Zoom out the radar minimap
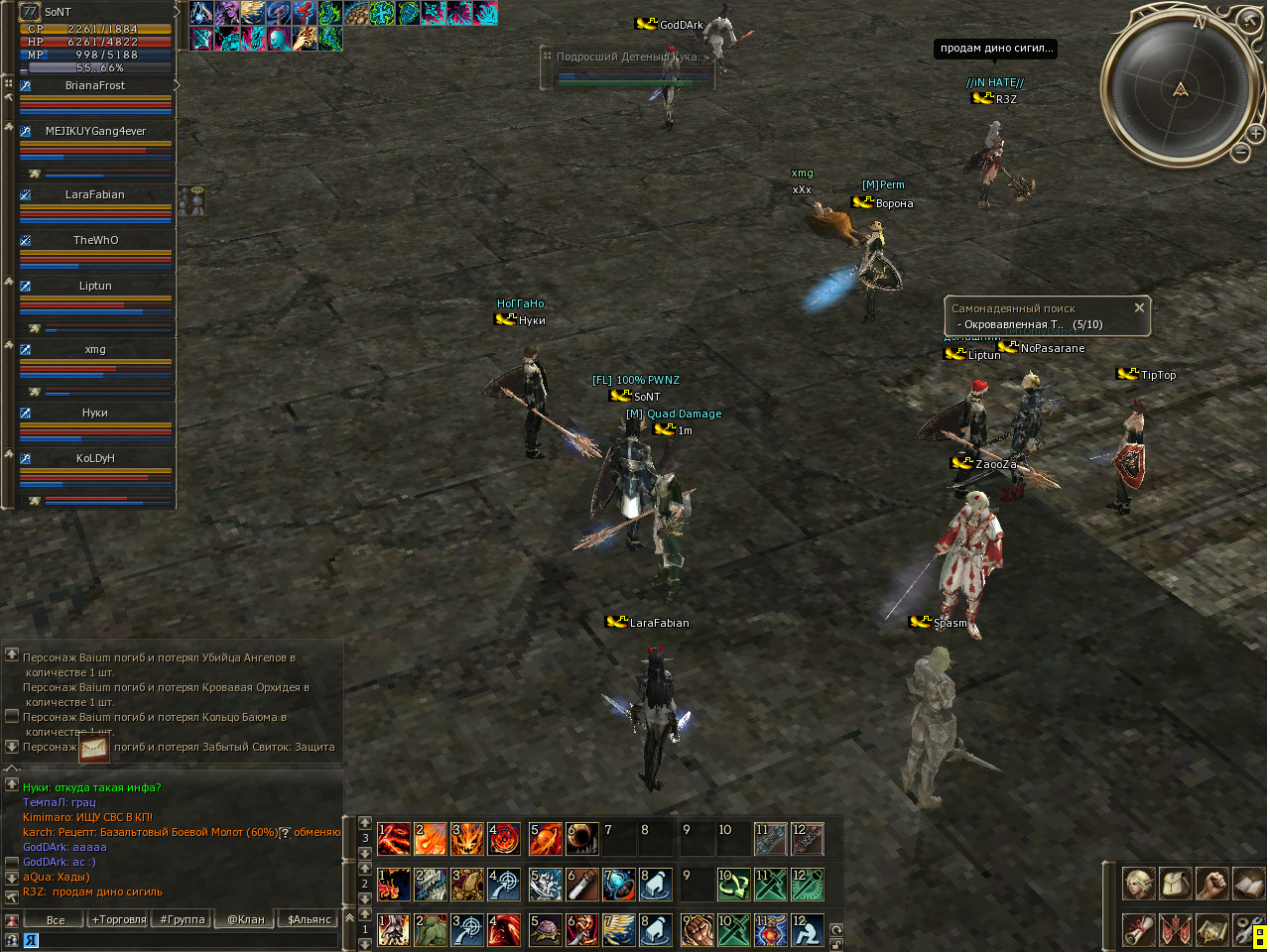1270x952 pixels. click(1240, 152)
